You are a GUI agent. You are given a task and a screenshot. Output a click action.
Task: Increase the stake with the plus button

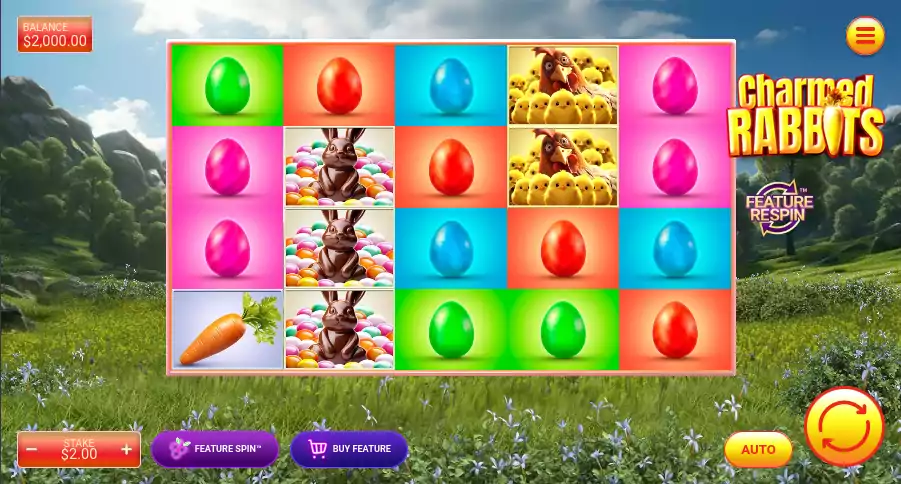pyautogui.click(x=126, y=450)
